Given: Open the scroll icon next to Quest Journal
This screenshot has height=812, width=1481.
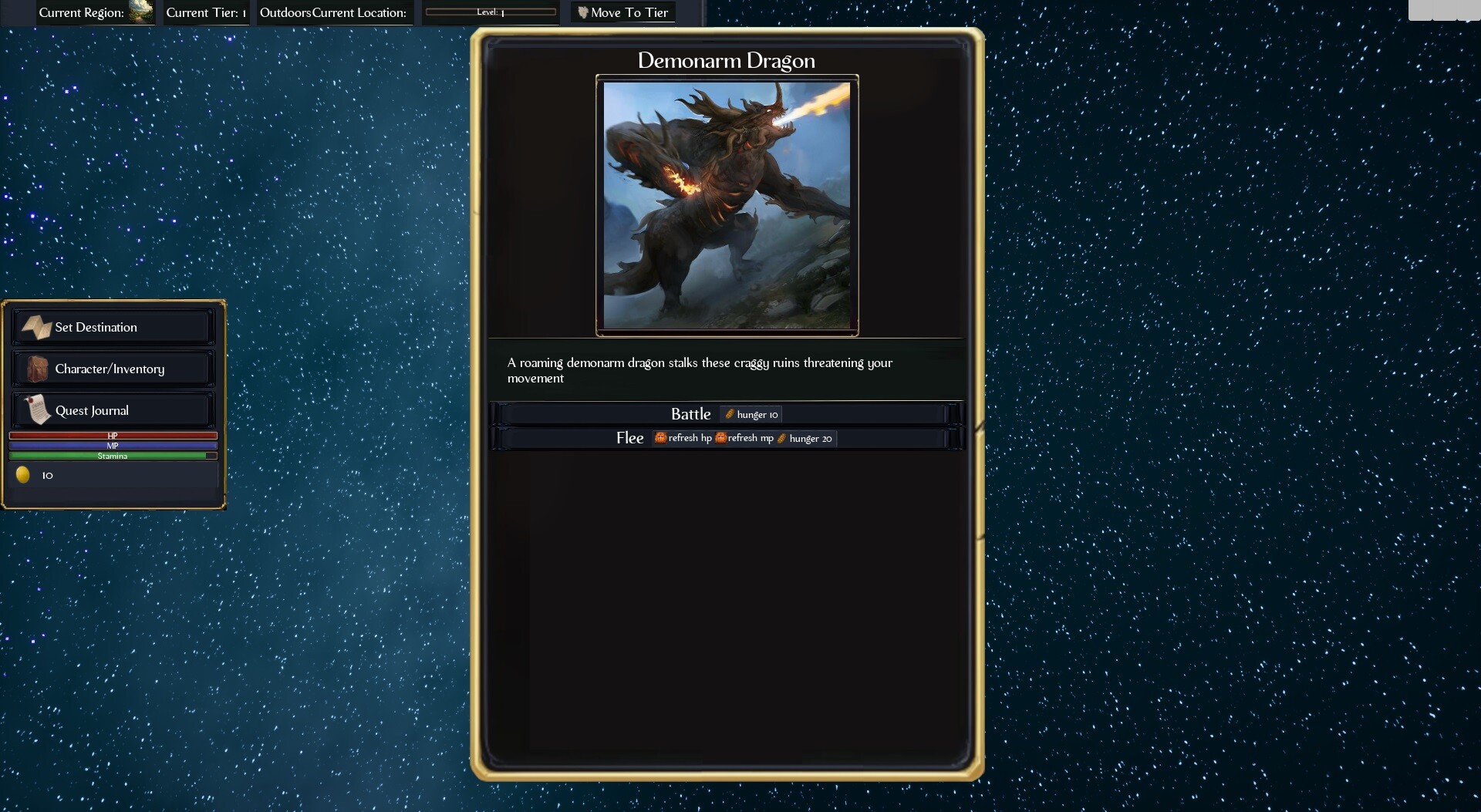Looking at the screenshot, I should [x=38, y=409].
